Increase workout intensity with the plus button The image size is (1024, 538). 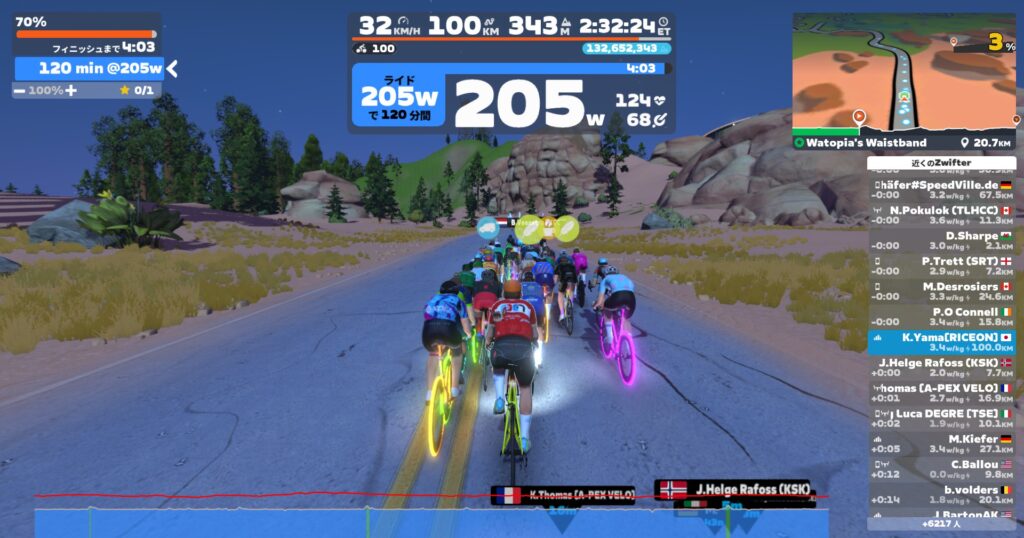pos(71,90)
